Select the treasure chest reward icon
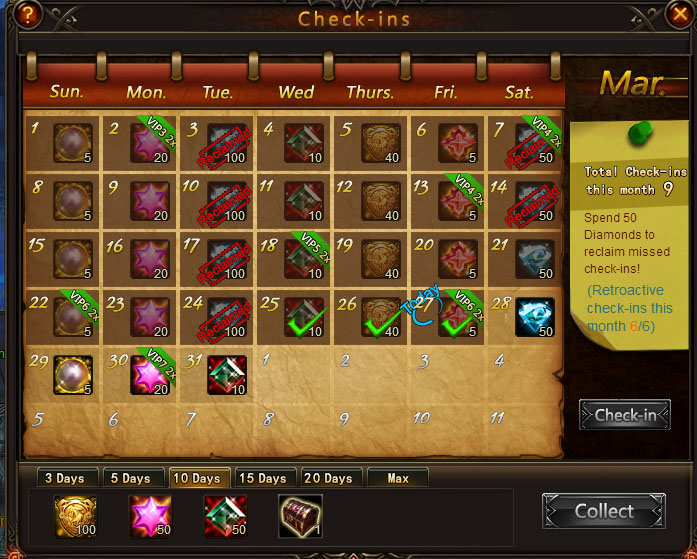 click(300, 515)
